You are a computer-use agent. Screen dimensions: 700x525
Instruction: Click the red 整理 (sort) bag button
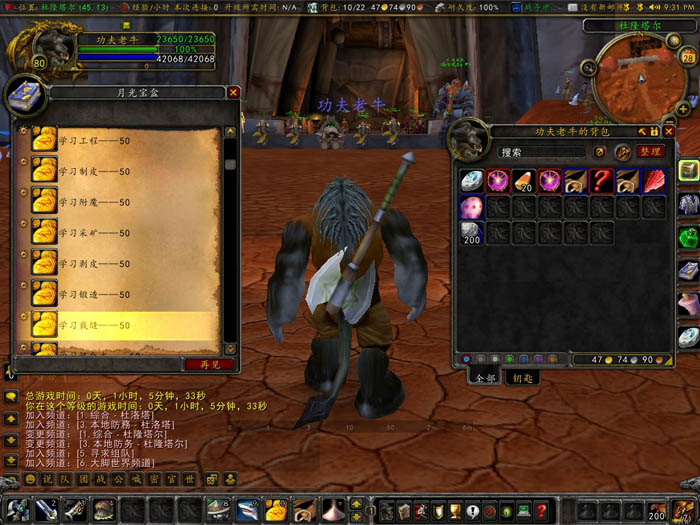coord(650,152)
